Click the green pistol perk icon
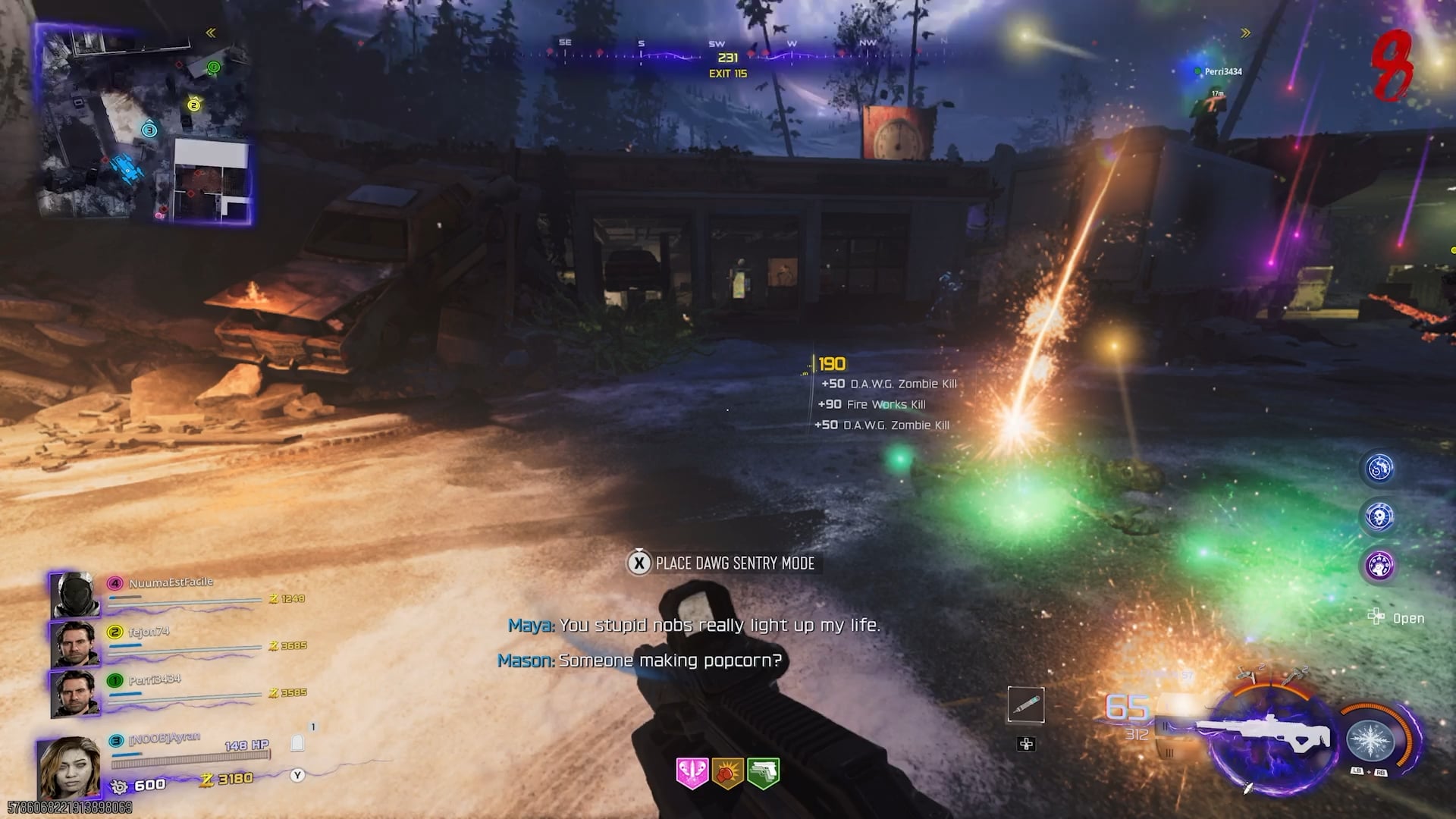The width and height of the screenshot is (1456, 819). click(763, 773)
